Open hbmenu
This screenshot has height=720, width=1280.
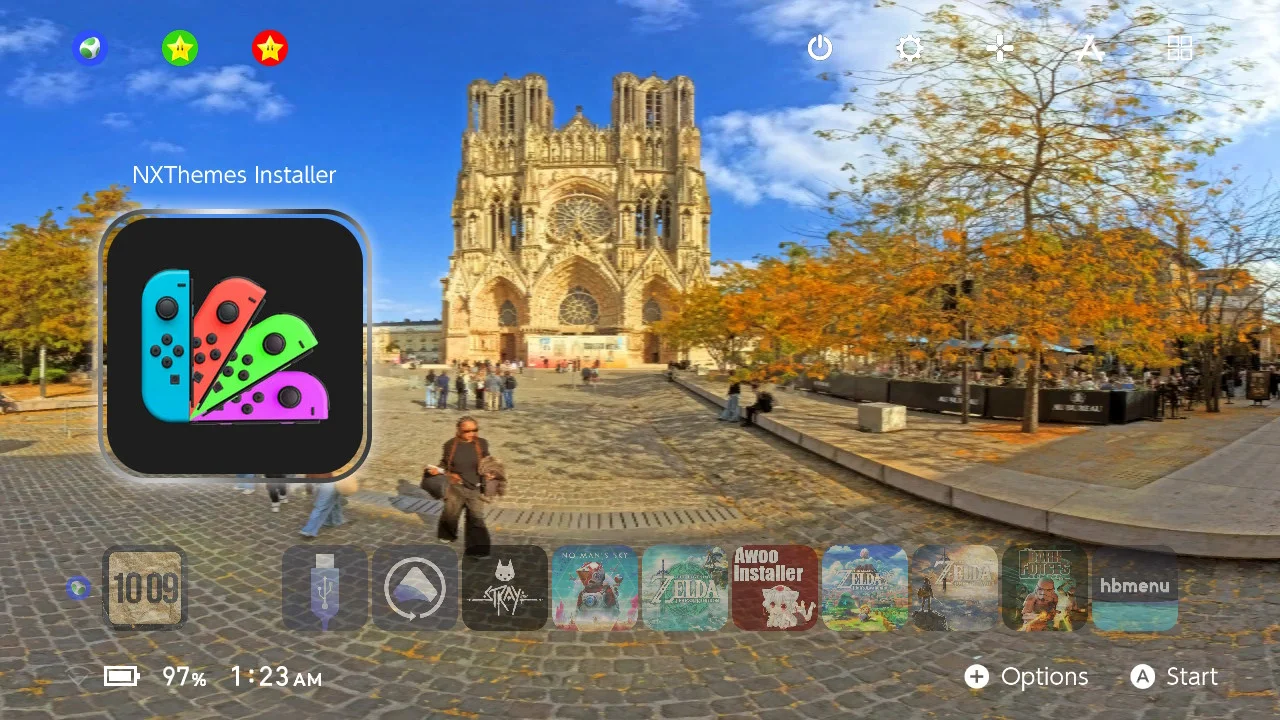click(1134, 588)
